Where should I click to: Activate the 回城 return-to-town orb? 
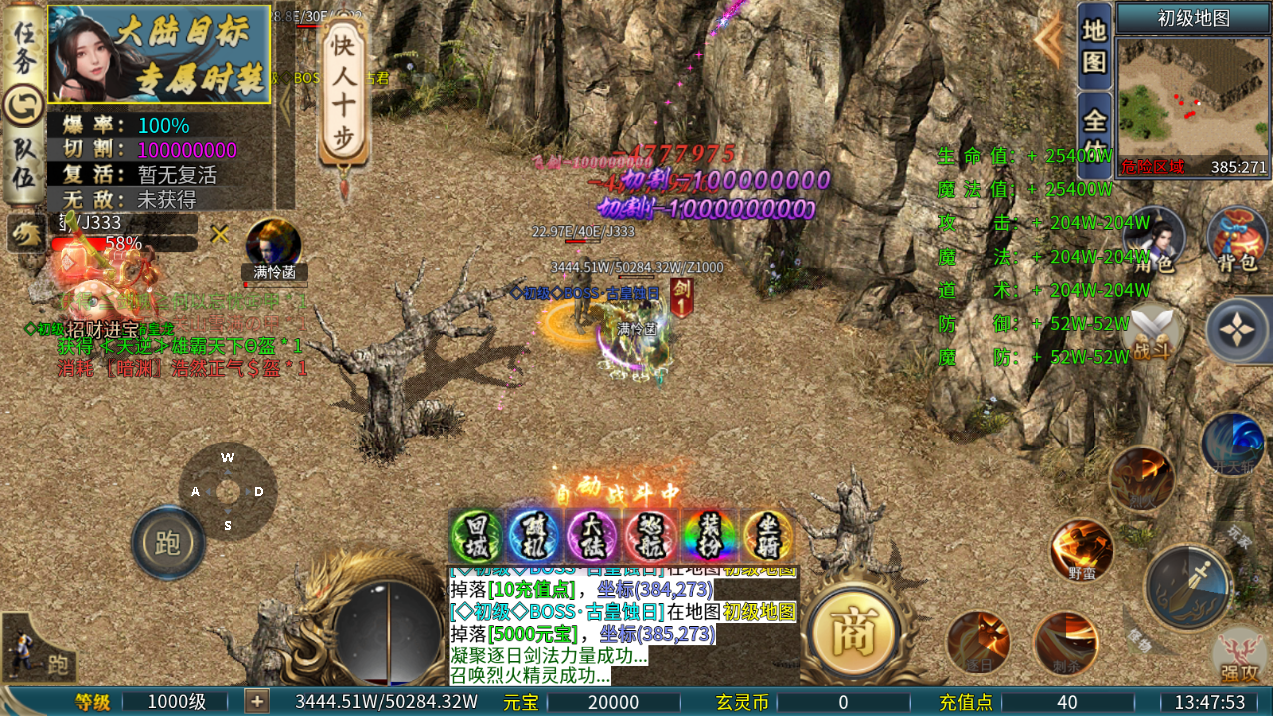click(x=477, y=536)
